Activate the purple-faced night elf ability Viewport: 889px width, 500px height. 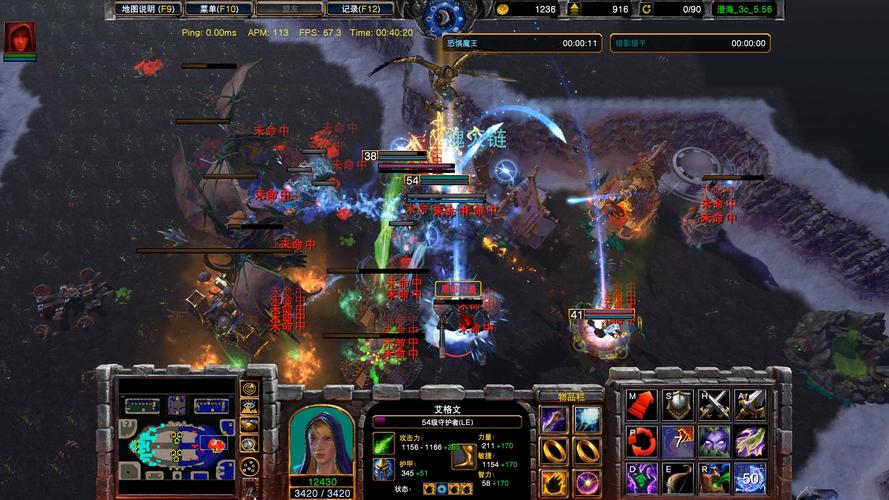tap(714, 441)
